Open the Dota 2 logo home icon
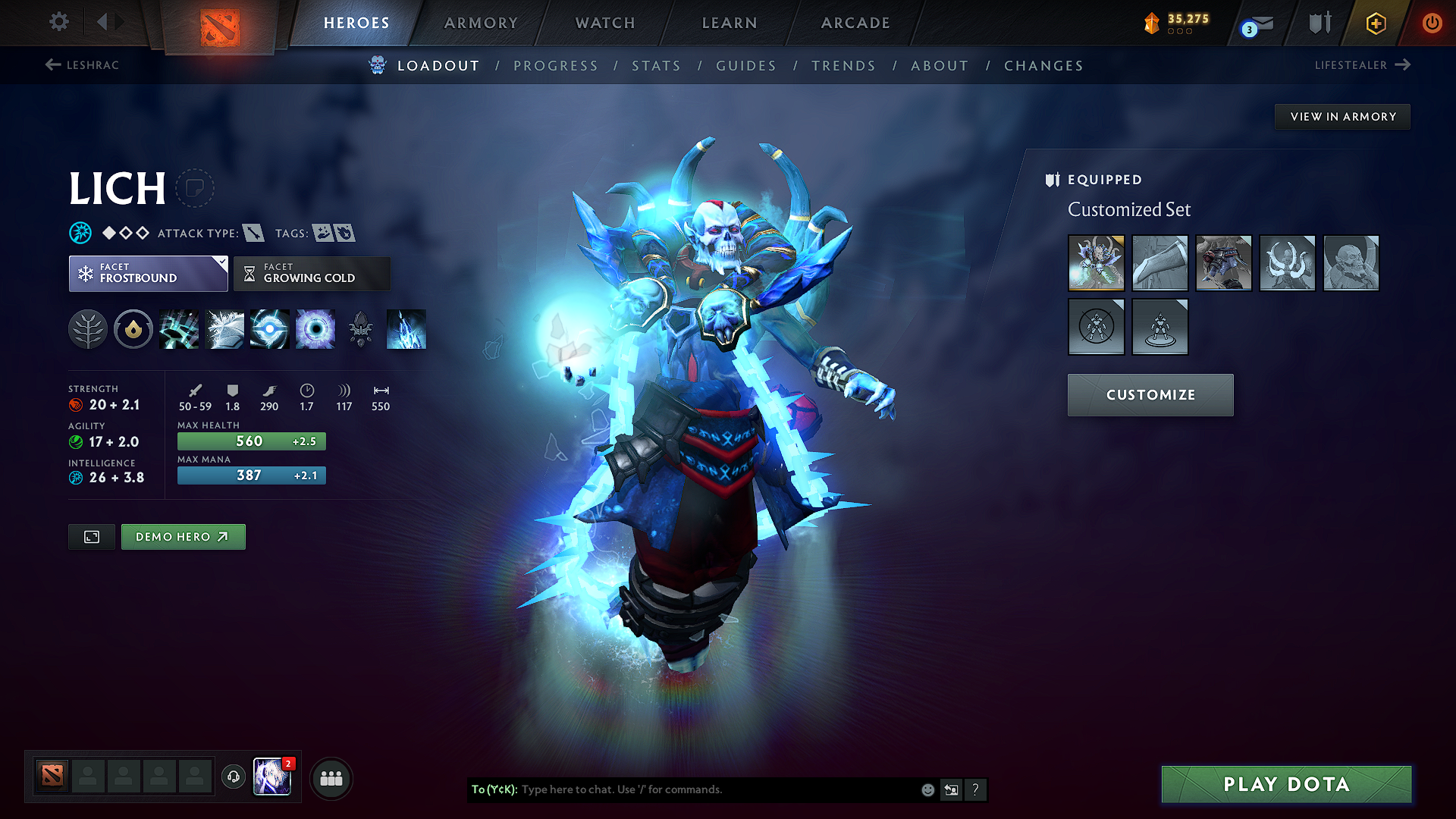The image size is (1456, 819). click(x=221, y=23)
